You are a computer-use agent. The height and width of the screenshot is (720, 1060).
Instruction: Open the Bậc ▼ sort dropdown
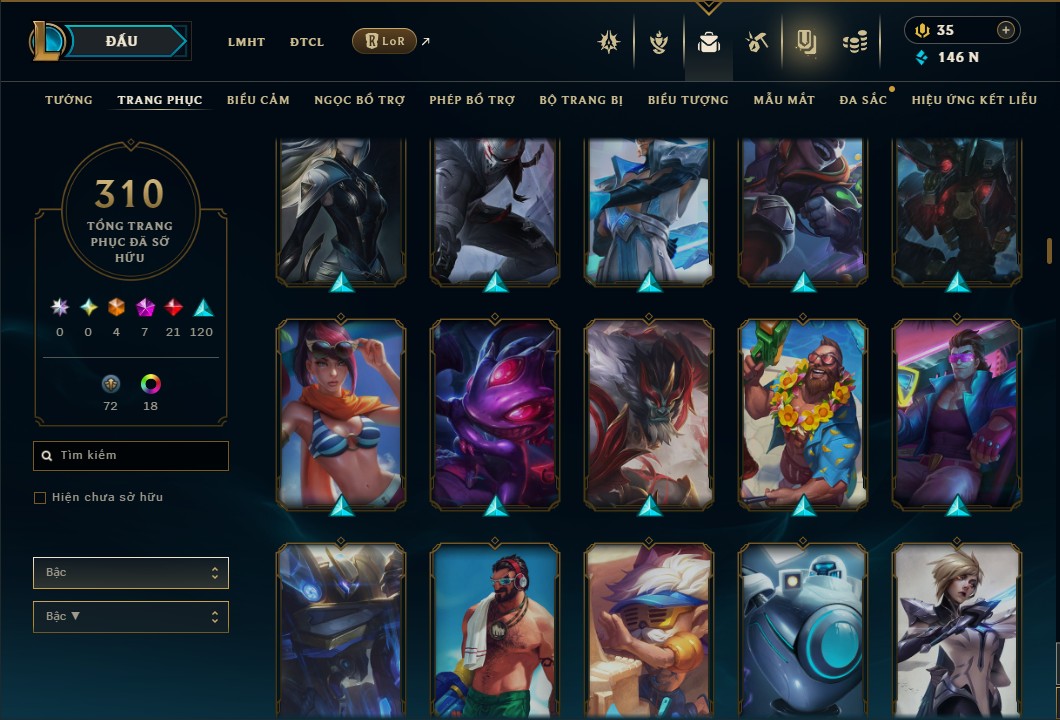coord(131,617)
